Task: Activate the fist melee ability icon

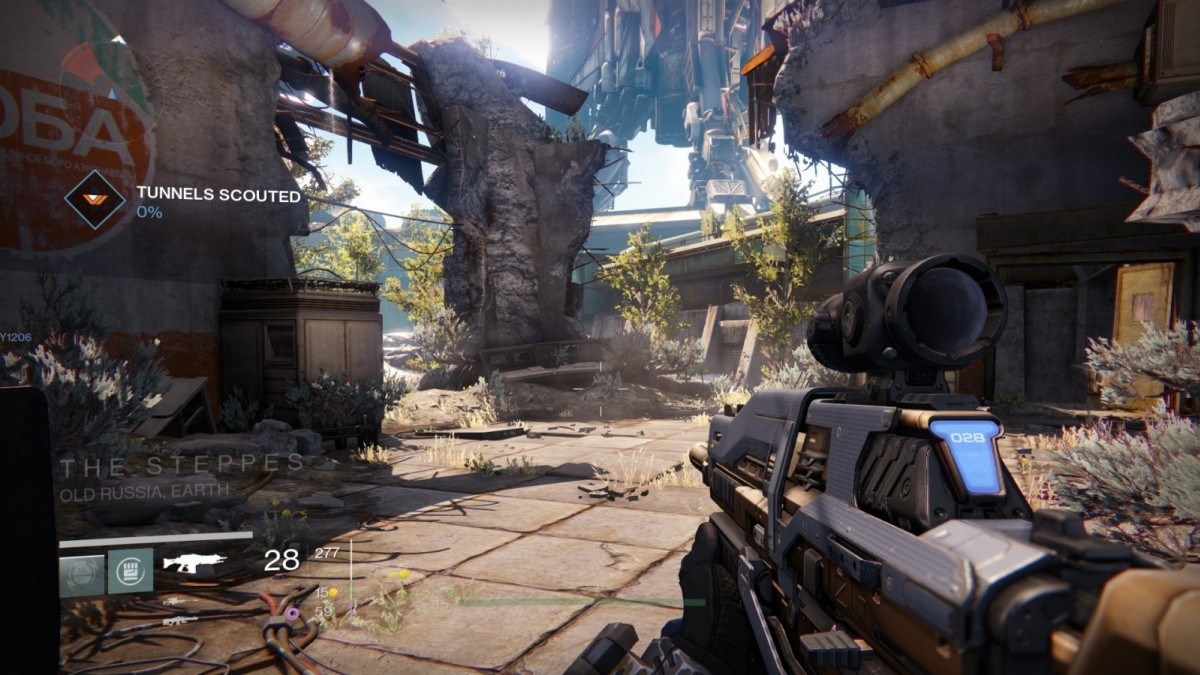Action: pyautogui.click(x=130, y=570)
